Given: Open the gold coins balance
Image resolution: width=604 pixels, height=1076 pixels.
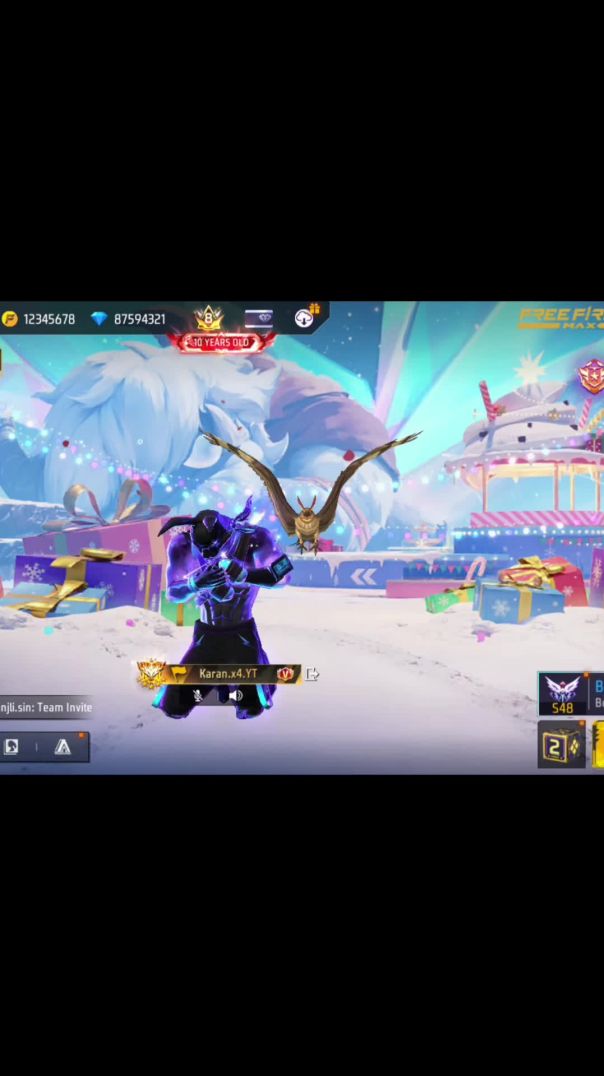Looking at the screenshot, I should coord(40,319).
